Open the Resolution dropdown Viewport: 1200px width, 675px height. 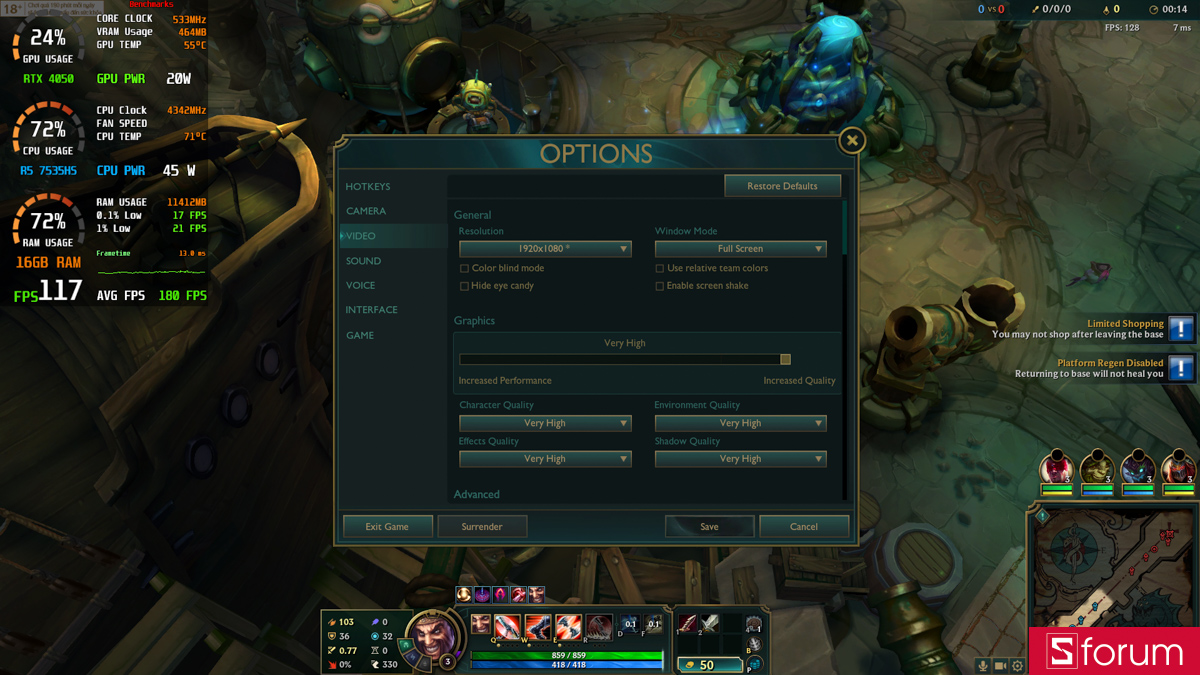point(545,249)
